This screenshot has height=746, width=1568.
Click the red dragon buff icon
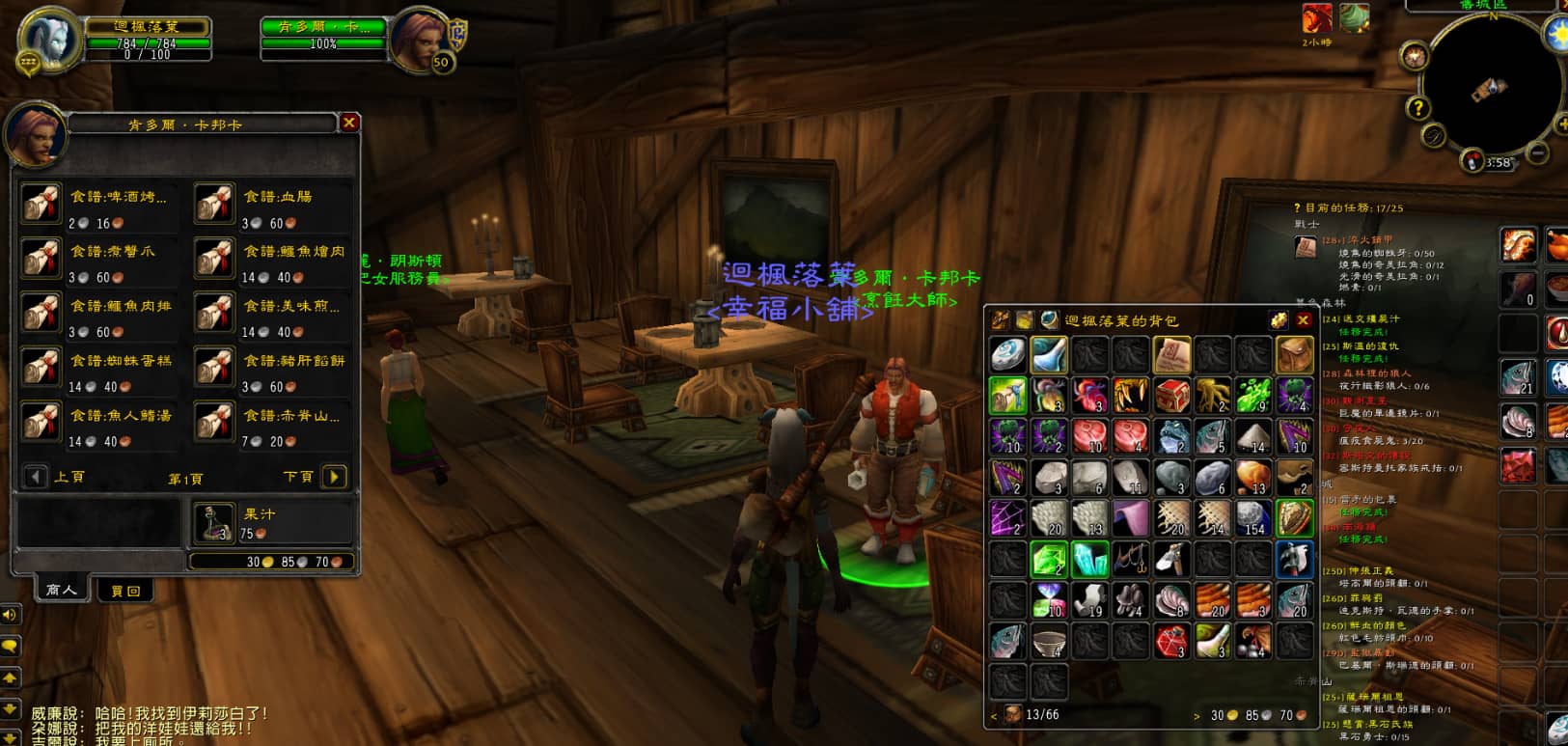(x=1317, y=19)
